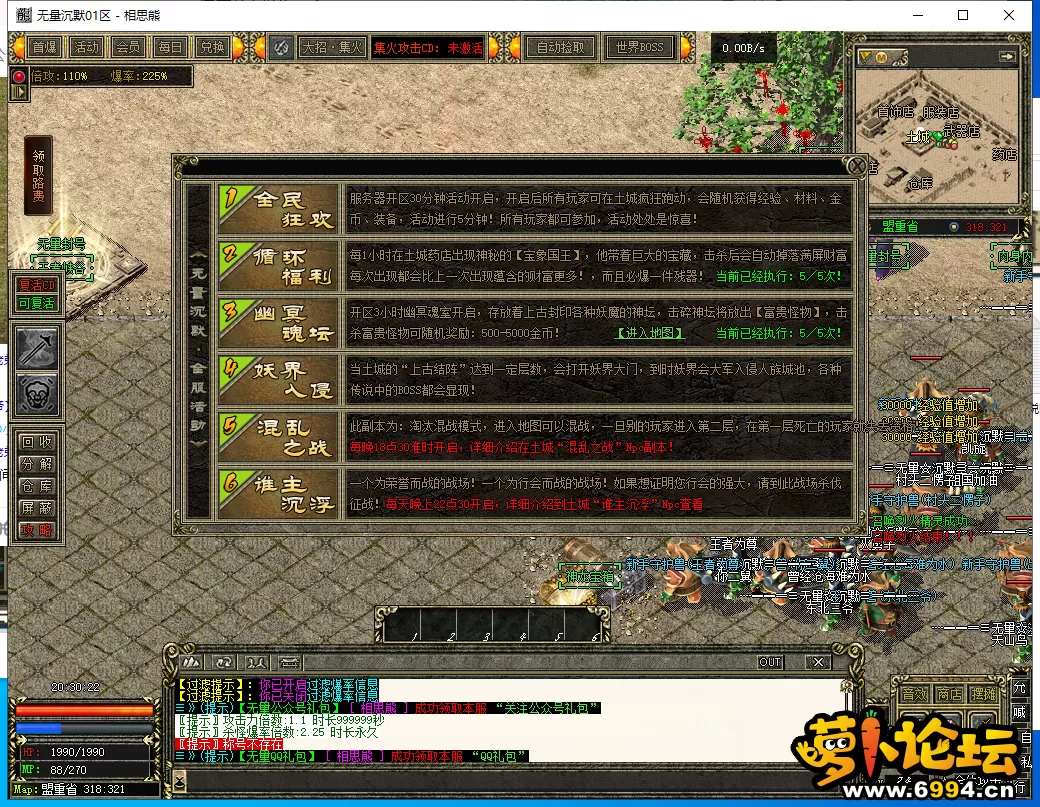Open the 首爆 first-drop menu
This screenshot has width=1040, height=807.
44,47
